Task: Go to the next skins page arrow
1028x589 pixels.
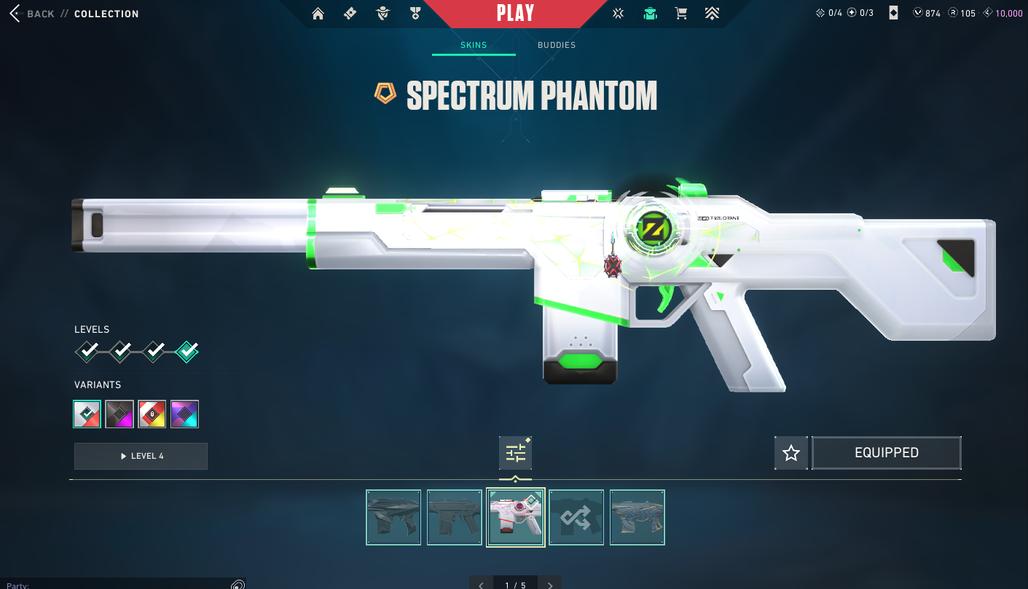Action: click(550, 584)
